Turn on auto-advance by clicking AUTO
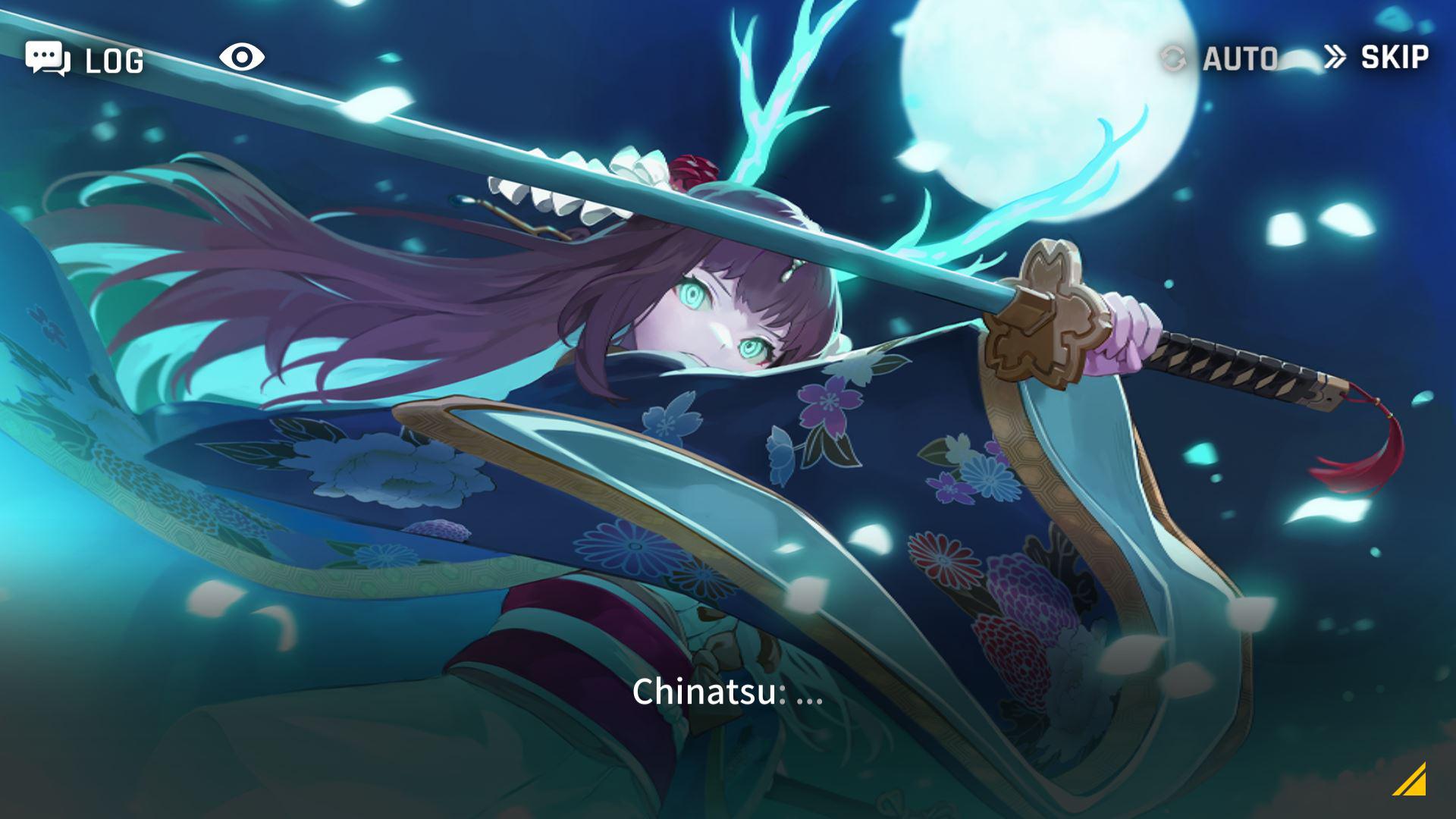1456x819 pixels. tap(1241, 58)
